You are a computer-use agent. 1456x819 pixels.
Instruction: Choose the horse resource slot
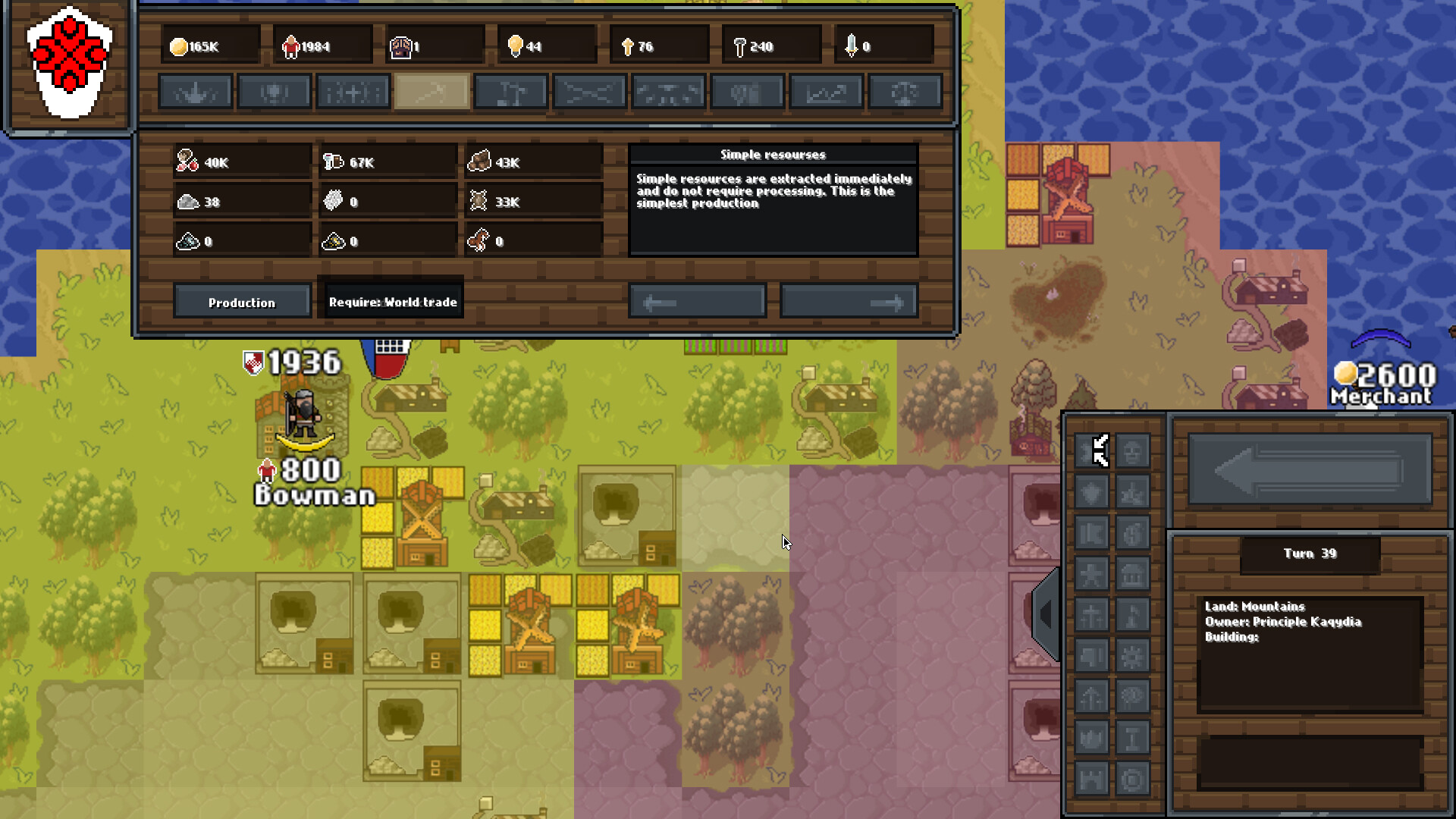533,241
